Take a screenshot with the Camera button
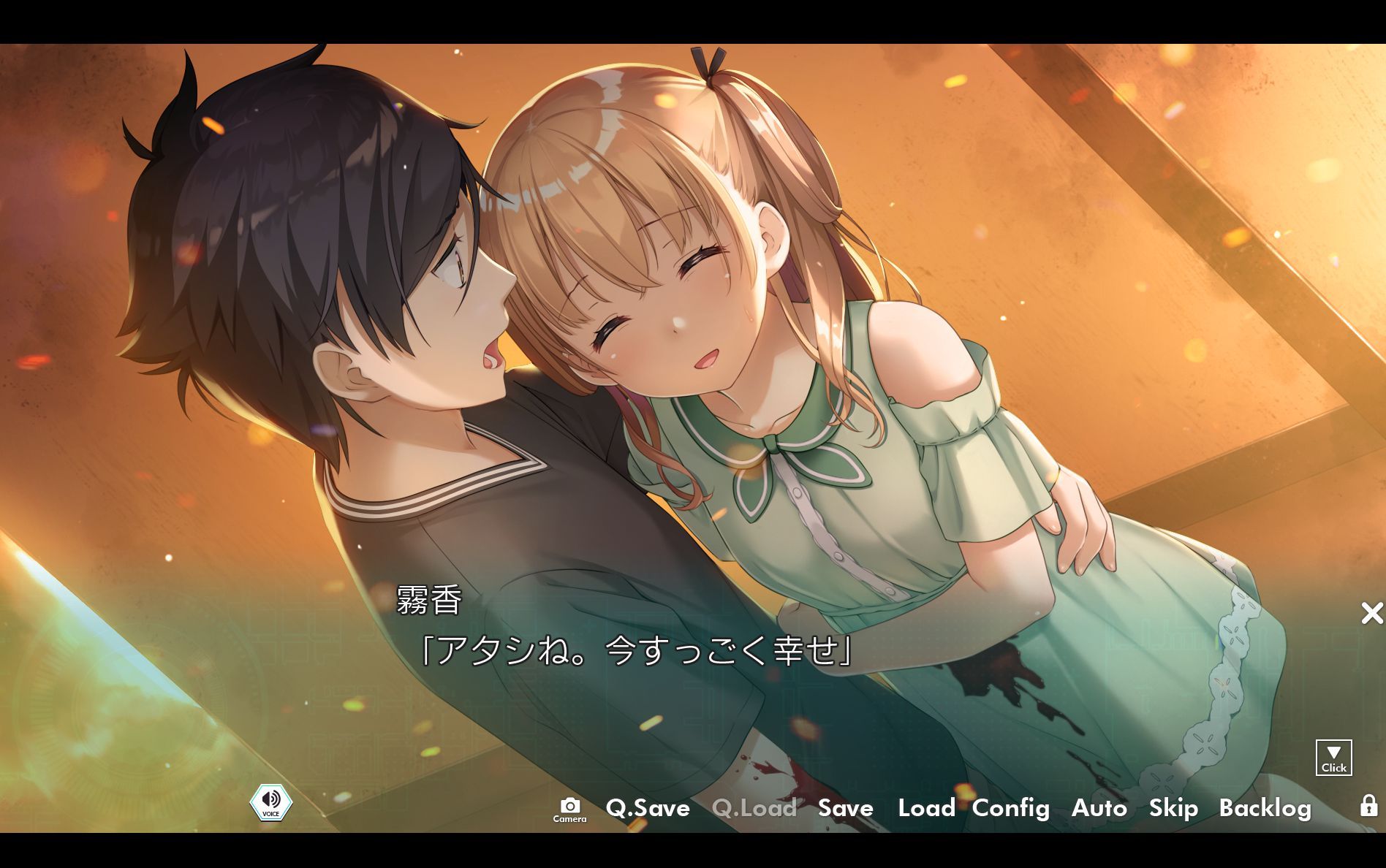The height and width of the screenshot is (868, 1386). [x=569, y=809]
